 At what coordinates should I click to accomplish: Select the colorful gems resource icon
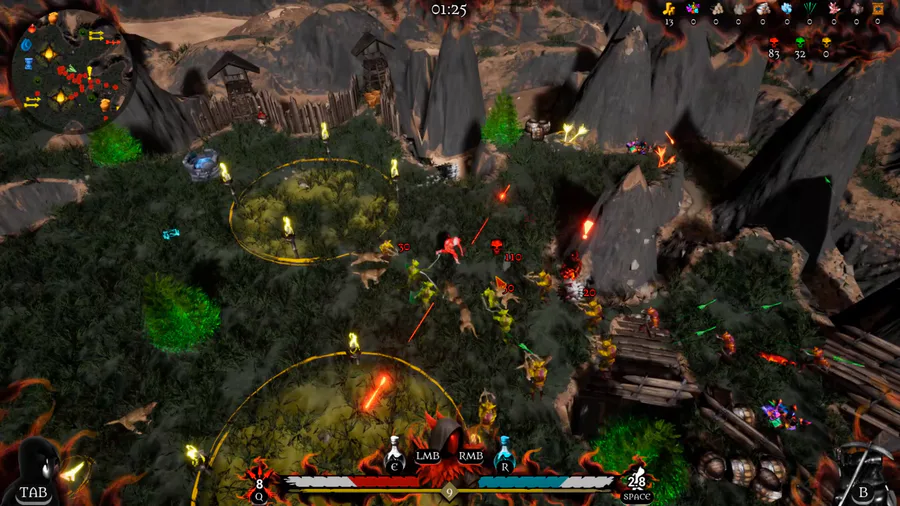691,9
